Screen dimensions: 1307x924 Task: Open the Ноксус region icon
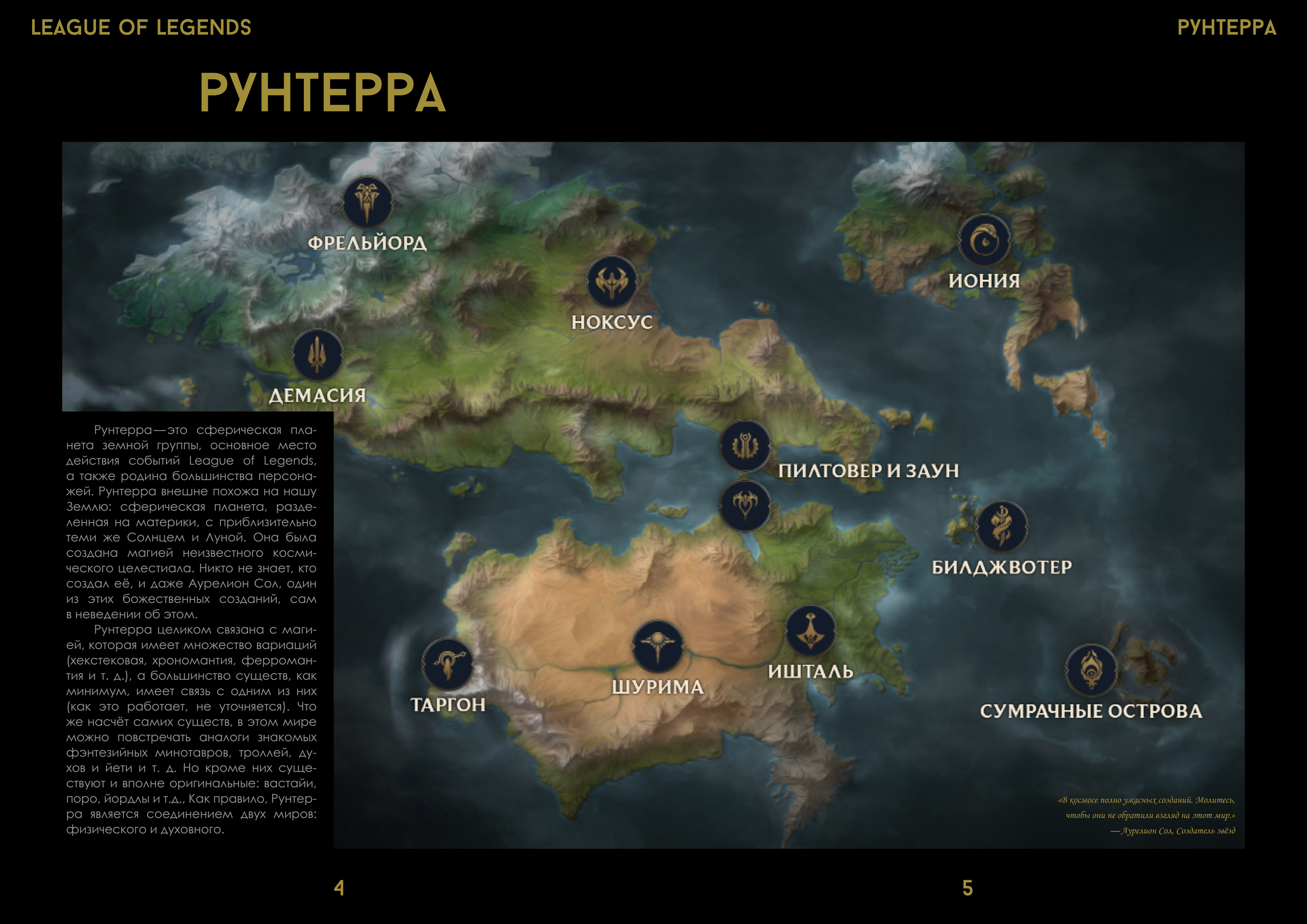[611, 282]
